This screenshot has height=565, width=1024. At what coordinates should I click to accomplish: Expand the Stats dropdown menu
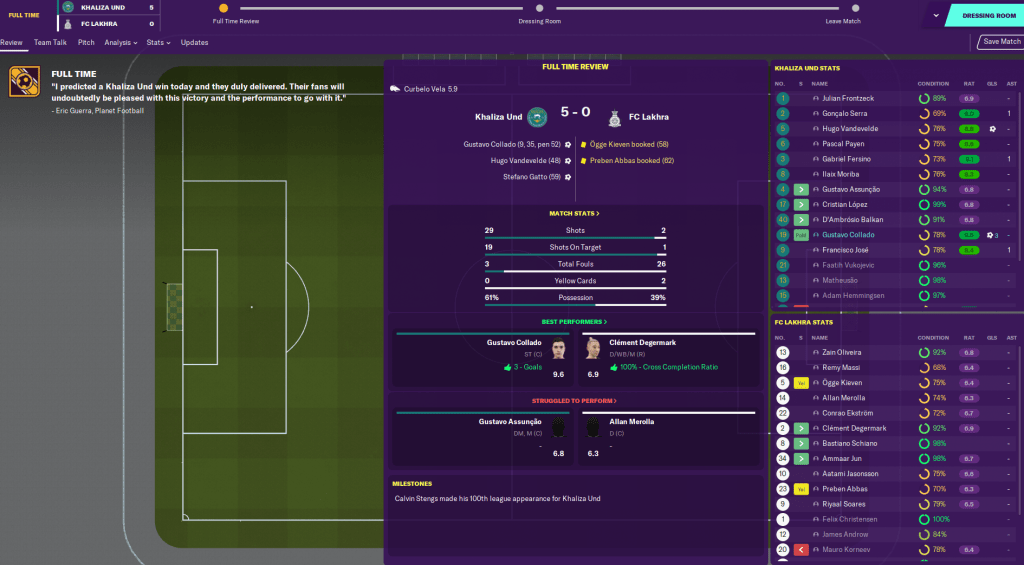(158, 43)
